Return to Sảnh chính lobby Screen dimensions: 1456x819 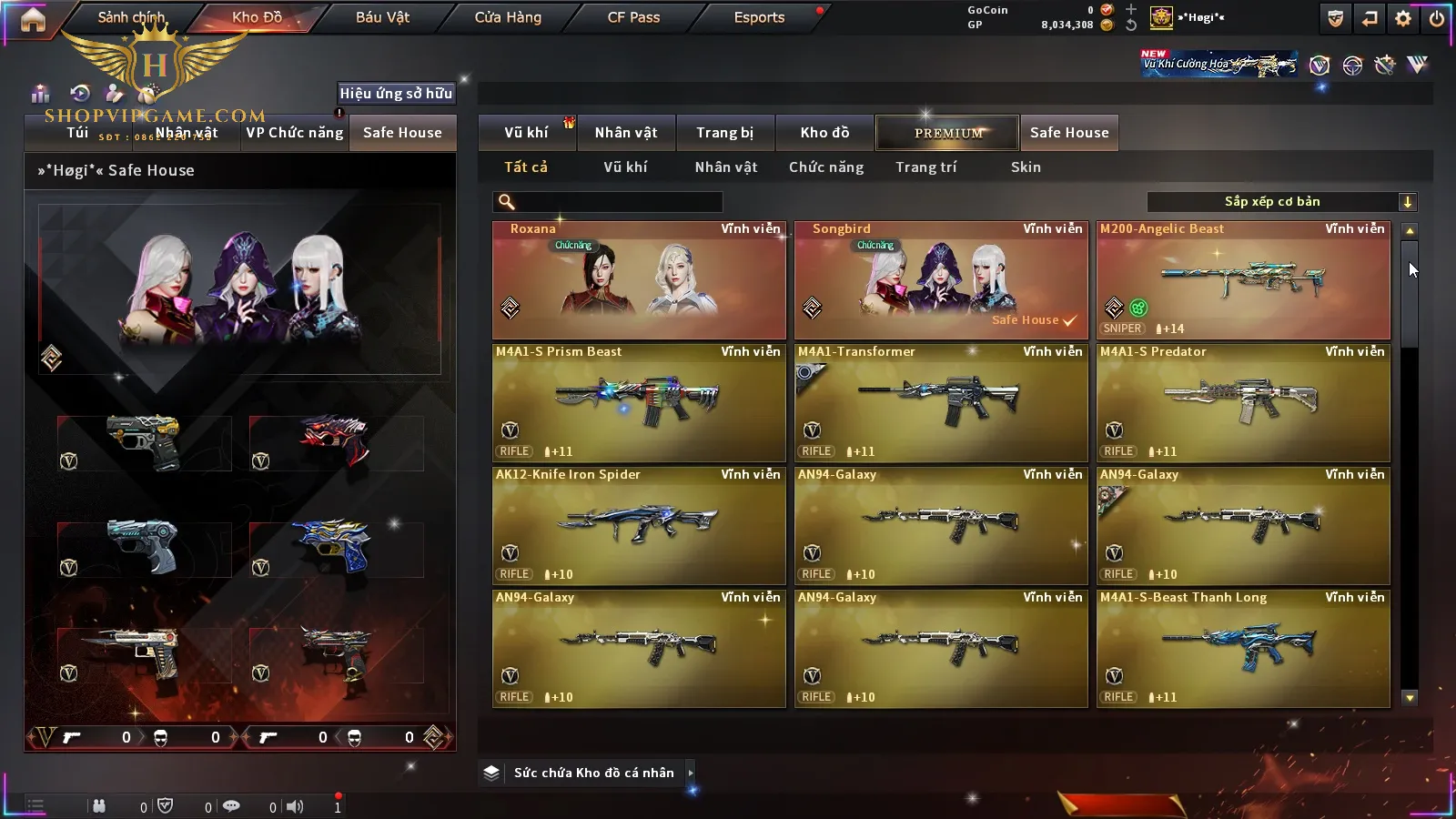point(132,17)
